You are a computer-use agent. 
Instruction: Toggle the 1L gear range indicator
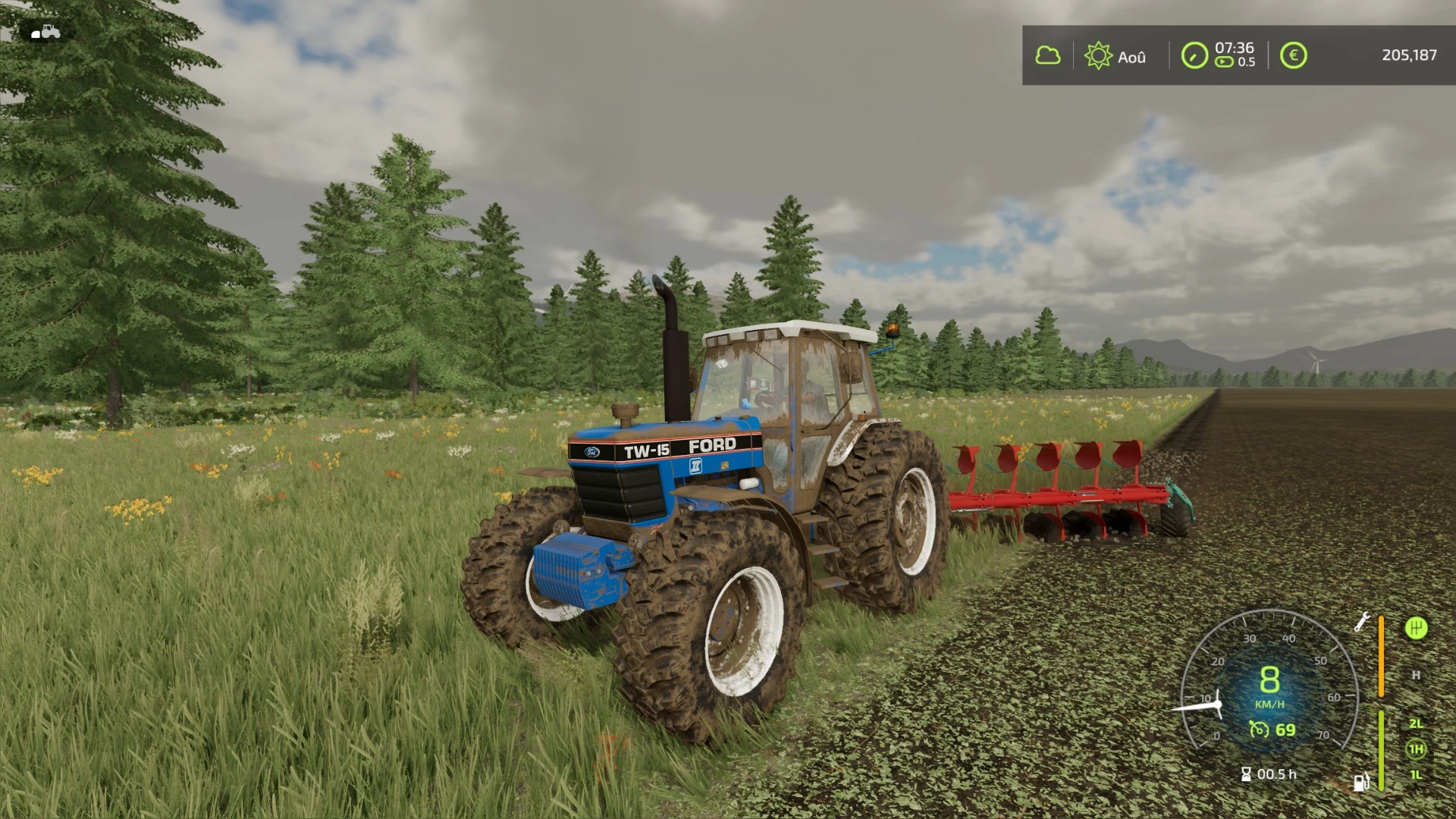click(x=1416, y=776)
